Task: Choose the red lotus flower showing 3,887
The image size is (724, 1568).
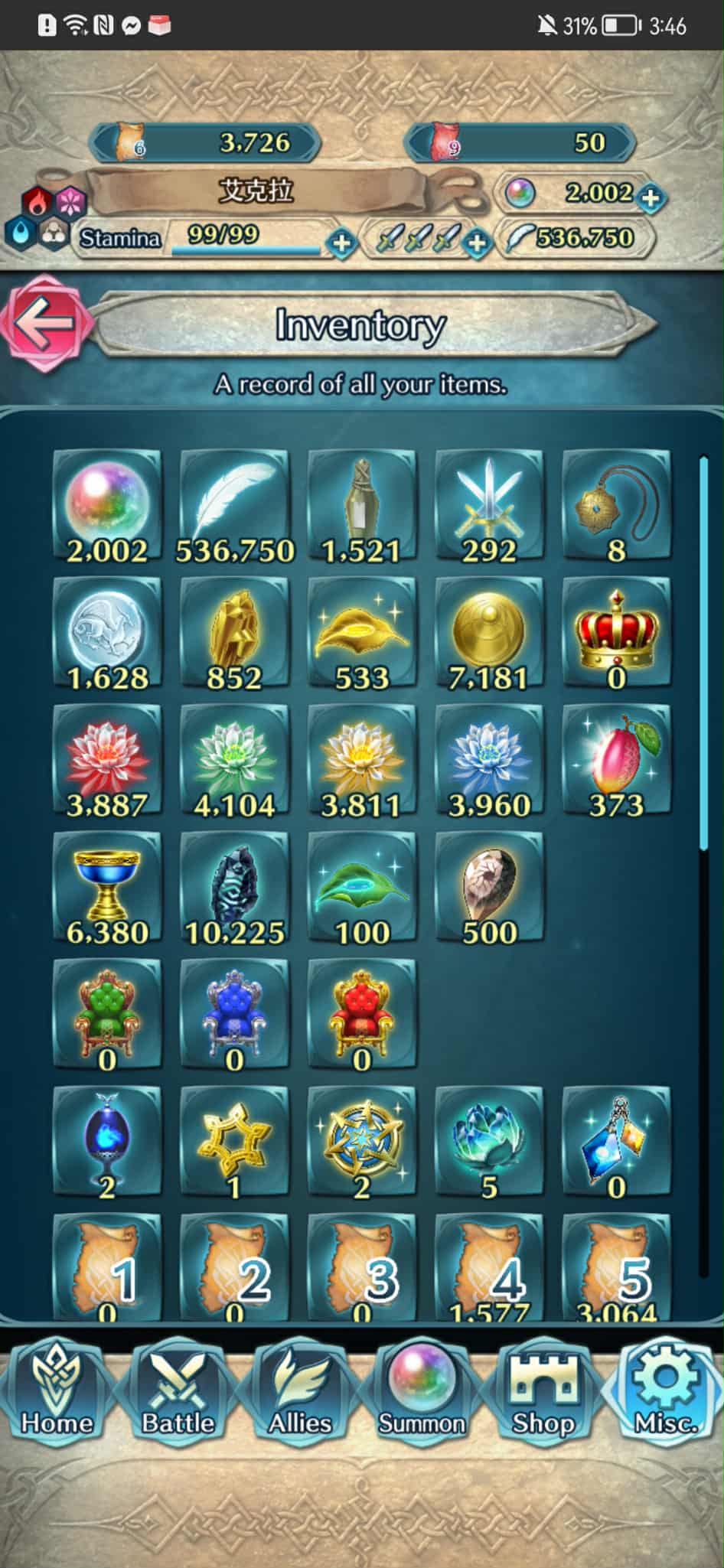Action: point(107,761)
